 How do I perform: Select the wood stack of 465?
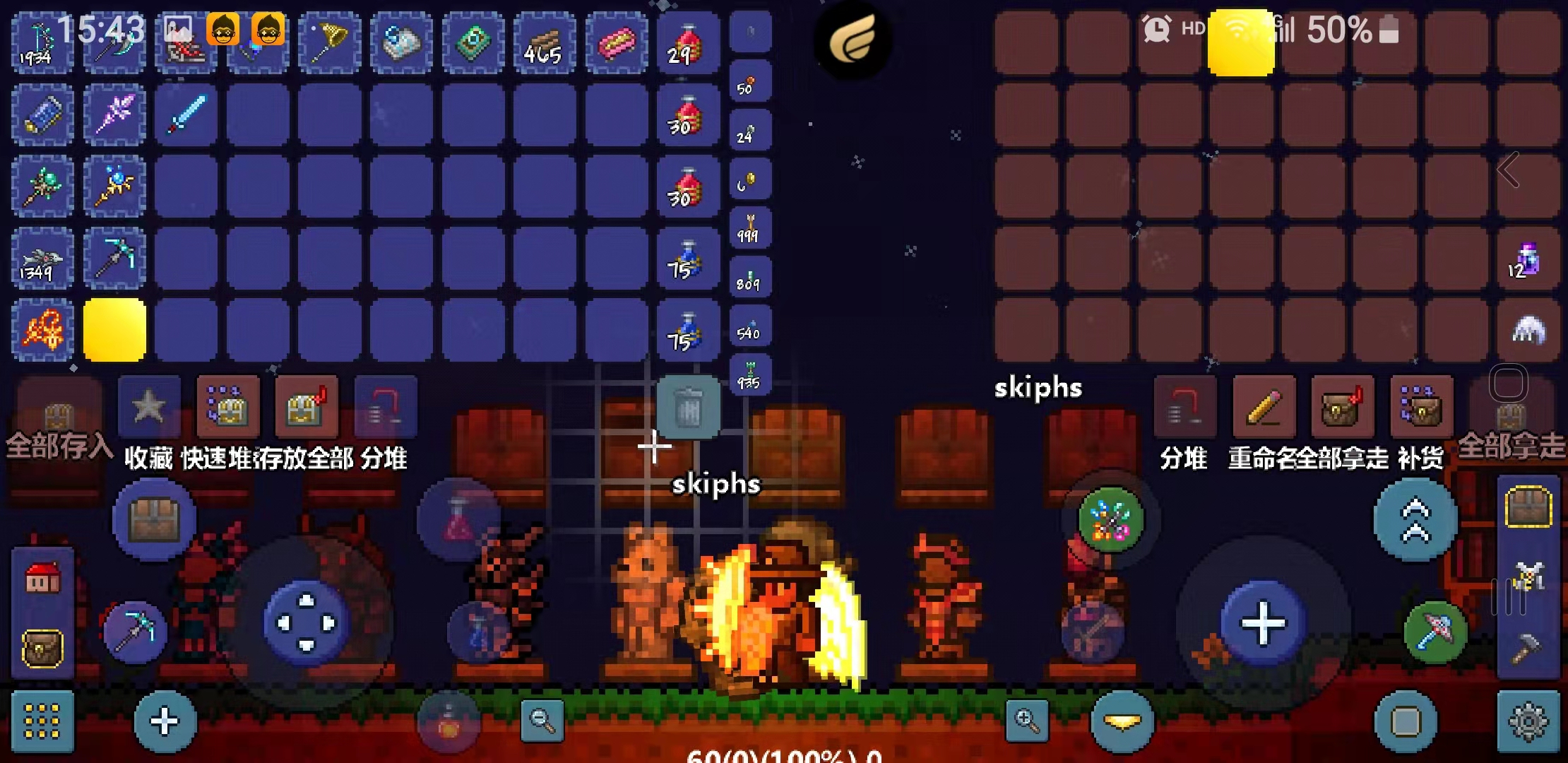pos(543,44)
